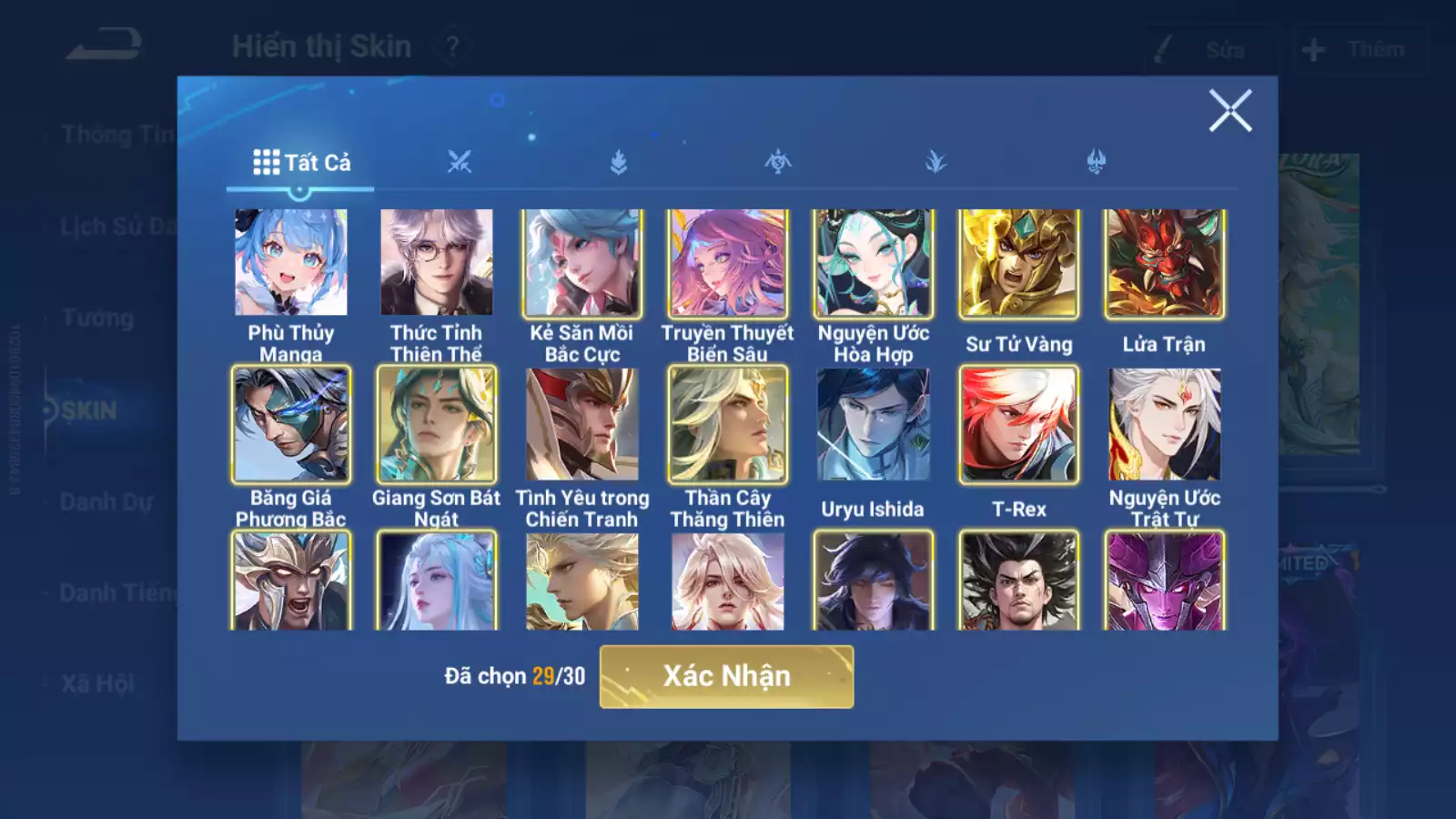Filter skins by crossed swords class tab
The image size is (1456, 819).
[460, 163]
